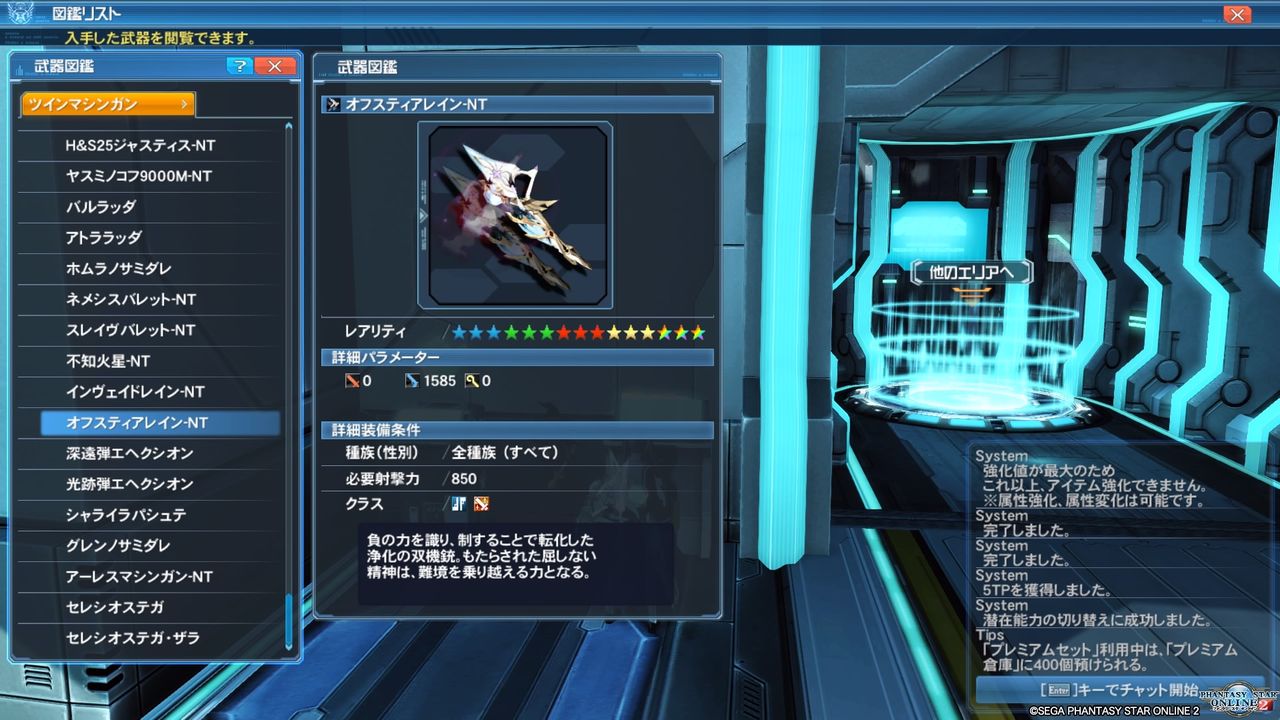Open the ツインマシンガン category selector
Screen dimensions: 1280x720
(x=105, y=102)
